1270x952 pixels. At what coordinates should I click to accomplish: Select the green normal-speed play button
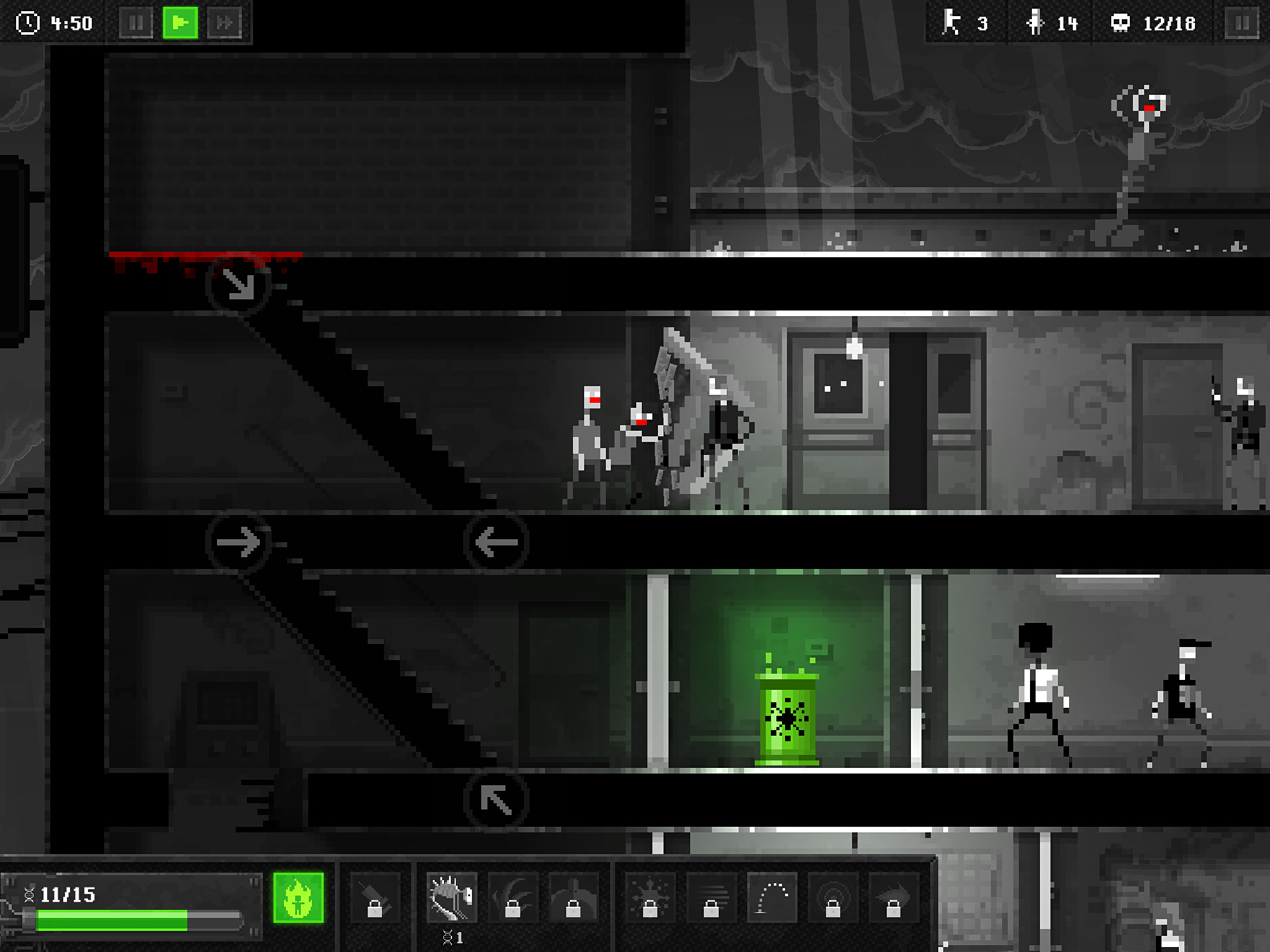point(180,24)
